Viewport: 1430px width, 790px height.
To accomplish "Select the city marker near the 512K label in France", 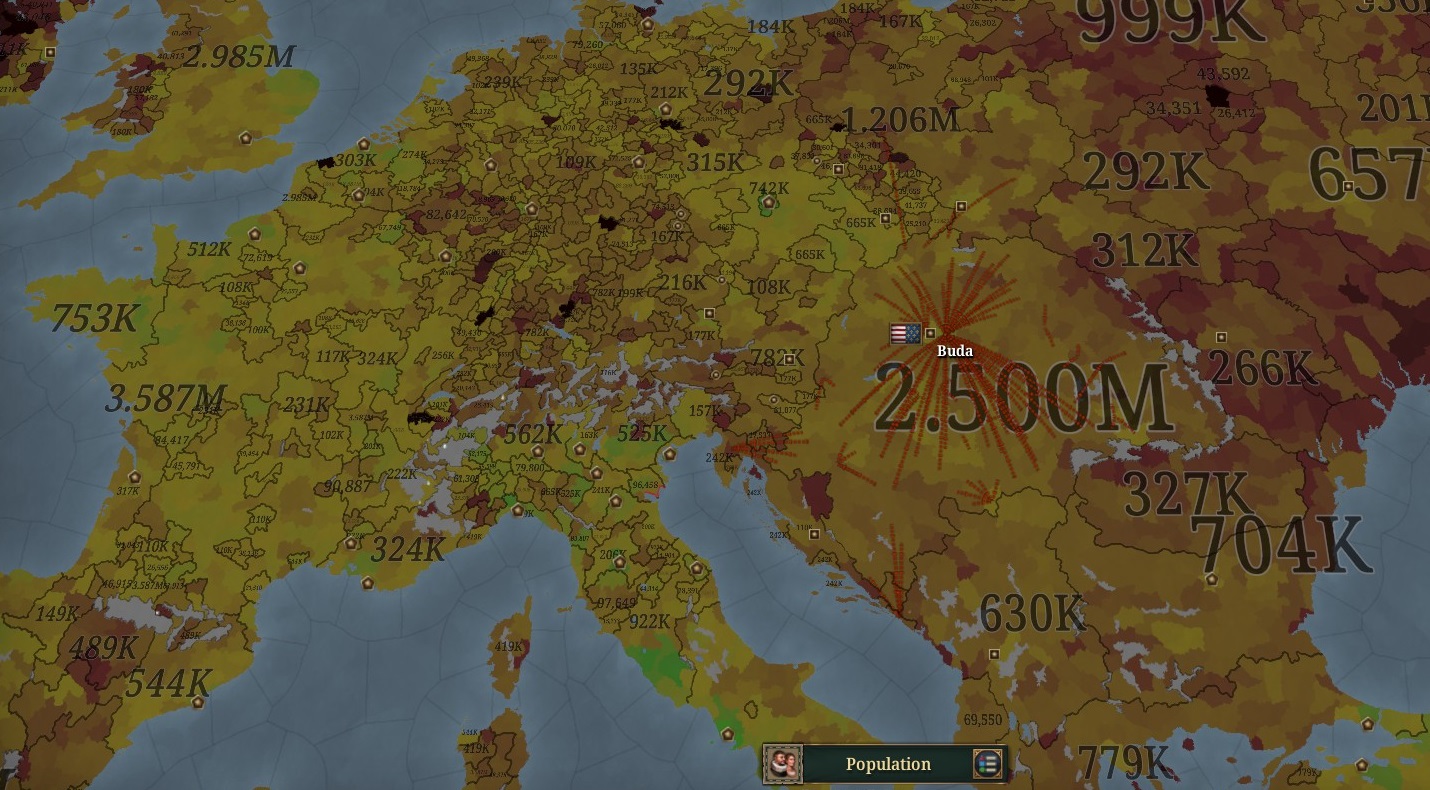I will pyautogui.click(x=254, y=235).
